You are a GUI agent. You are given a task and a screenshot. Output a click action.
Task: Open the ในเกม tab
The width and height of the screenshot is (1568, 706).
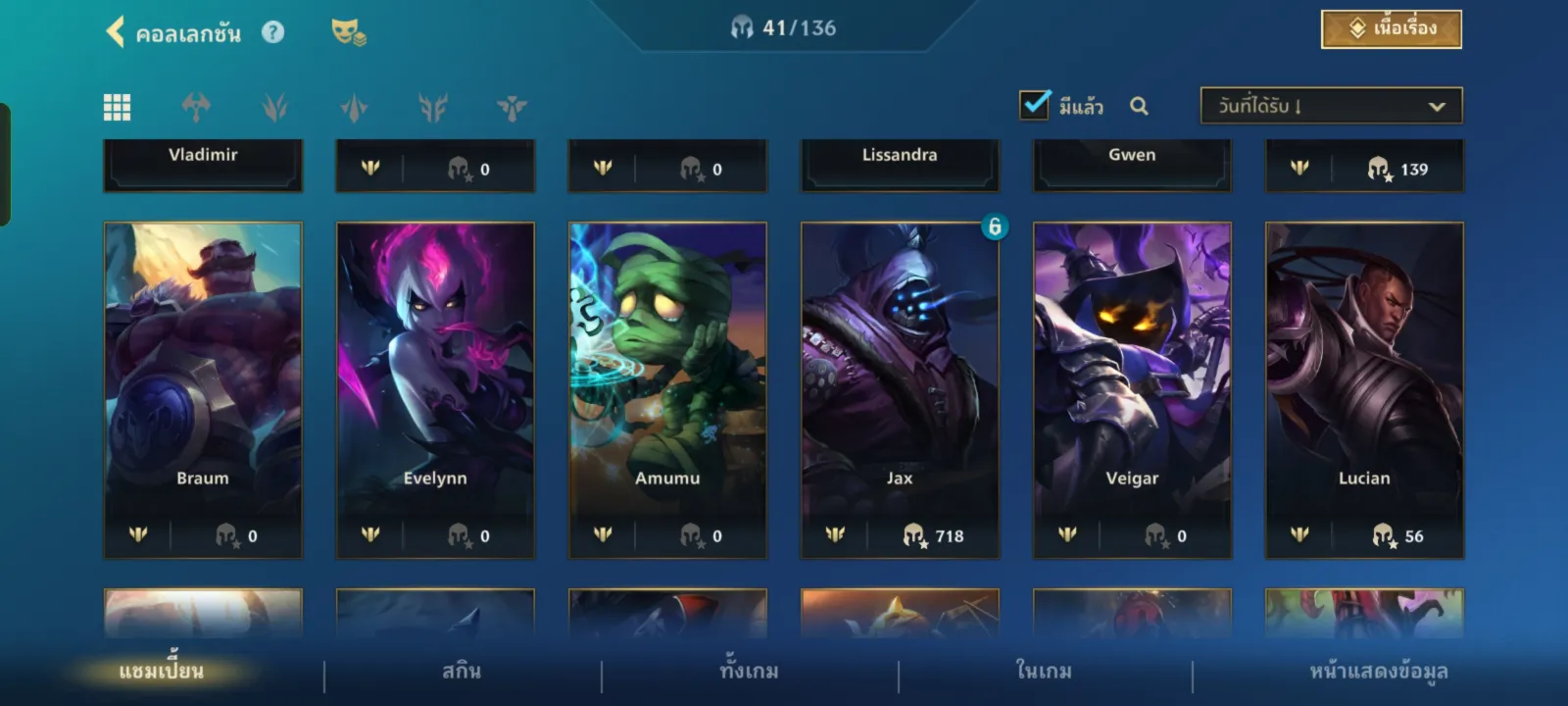pyautogui.click(x=1044, y=672)
